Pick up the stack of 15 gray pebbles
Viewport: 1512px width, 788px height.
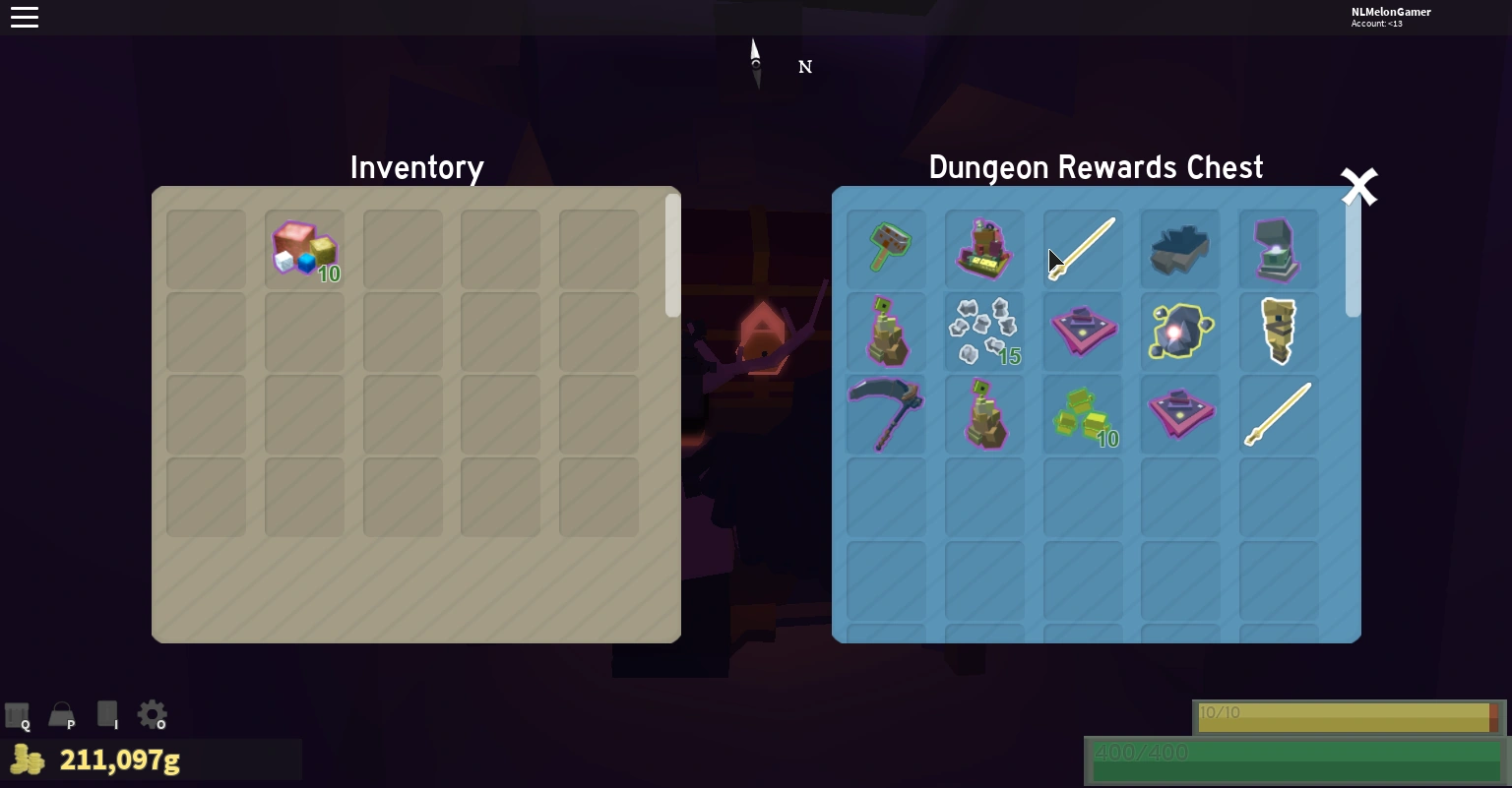tap(984, 332)
